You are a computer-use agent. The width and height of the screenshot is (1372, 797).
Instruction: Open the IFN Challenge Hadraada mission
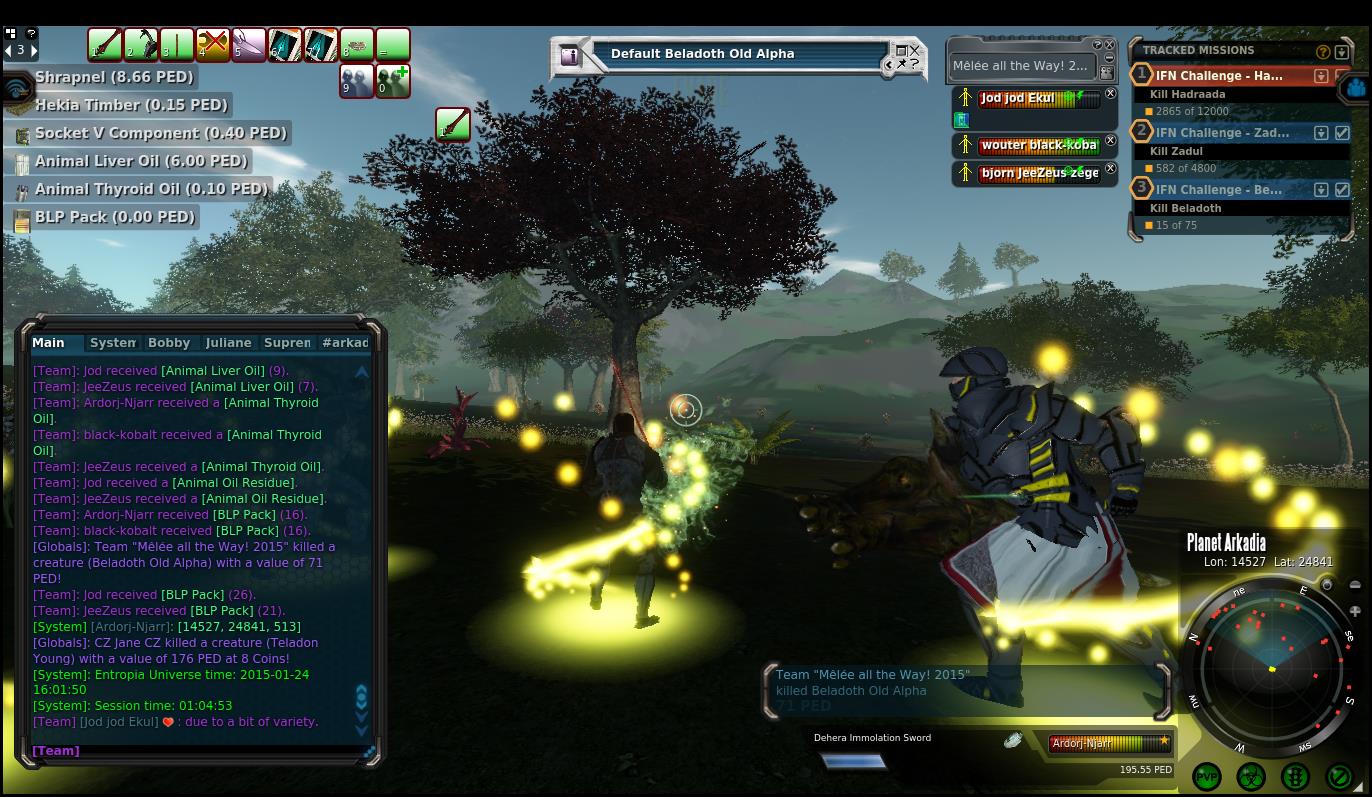pyautogui.click(x=1219, y=76)
